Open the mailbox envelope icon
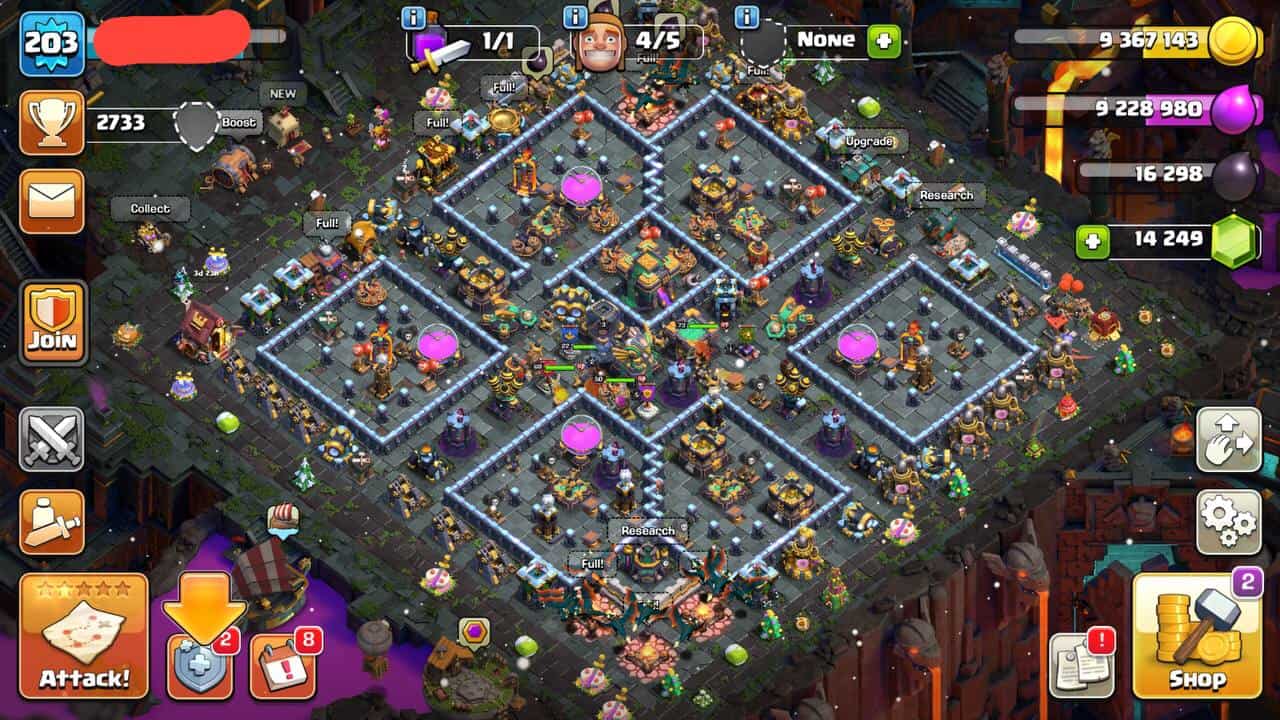The width and height of the screenshot is (1280, 720). [52, 201]
